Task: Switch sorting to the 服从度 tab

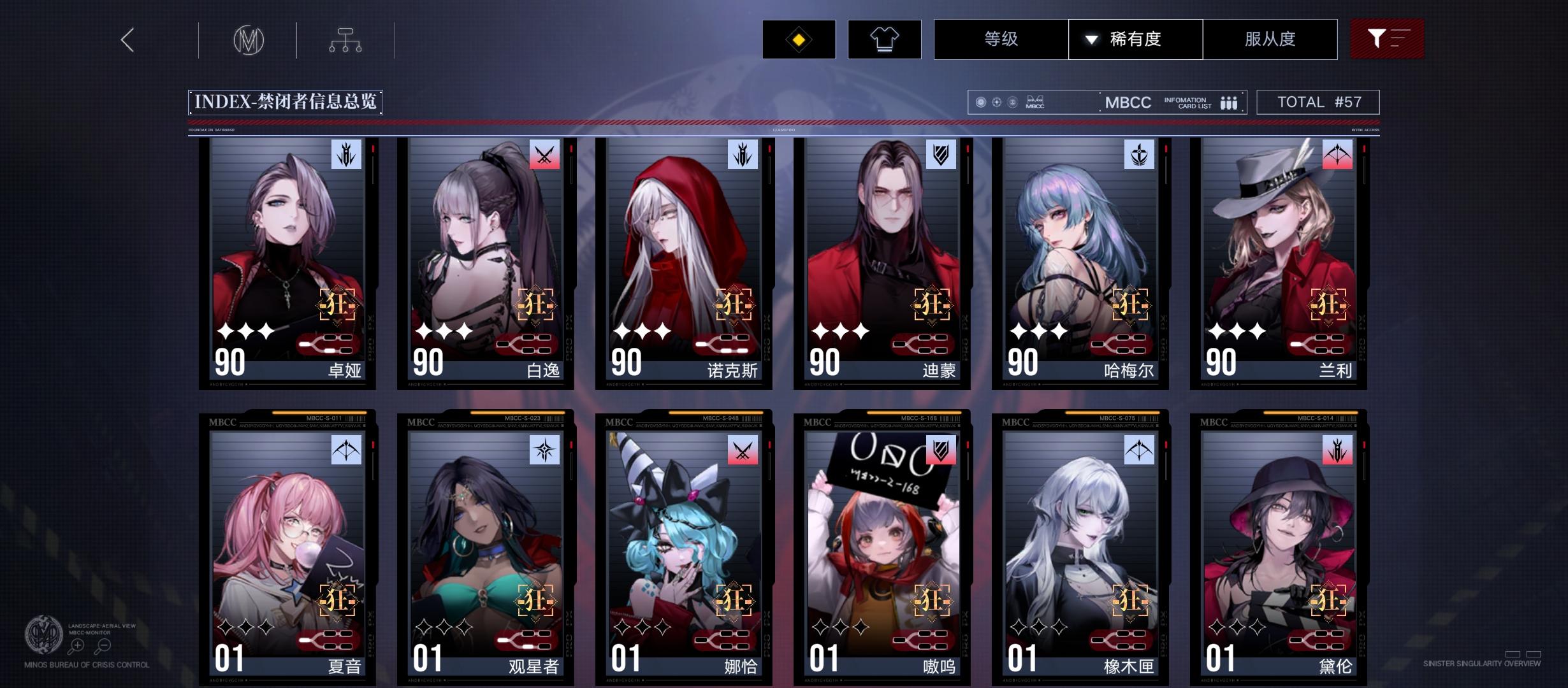Action: [x=1270, y=39]
